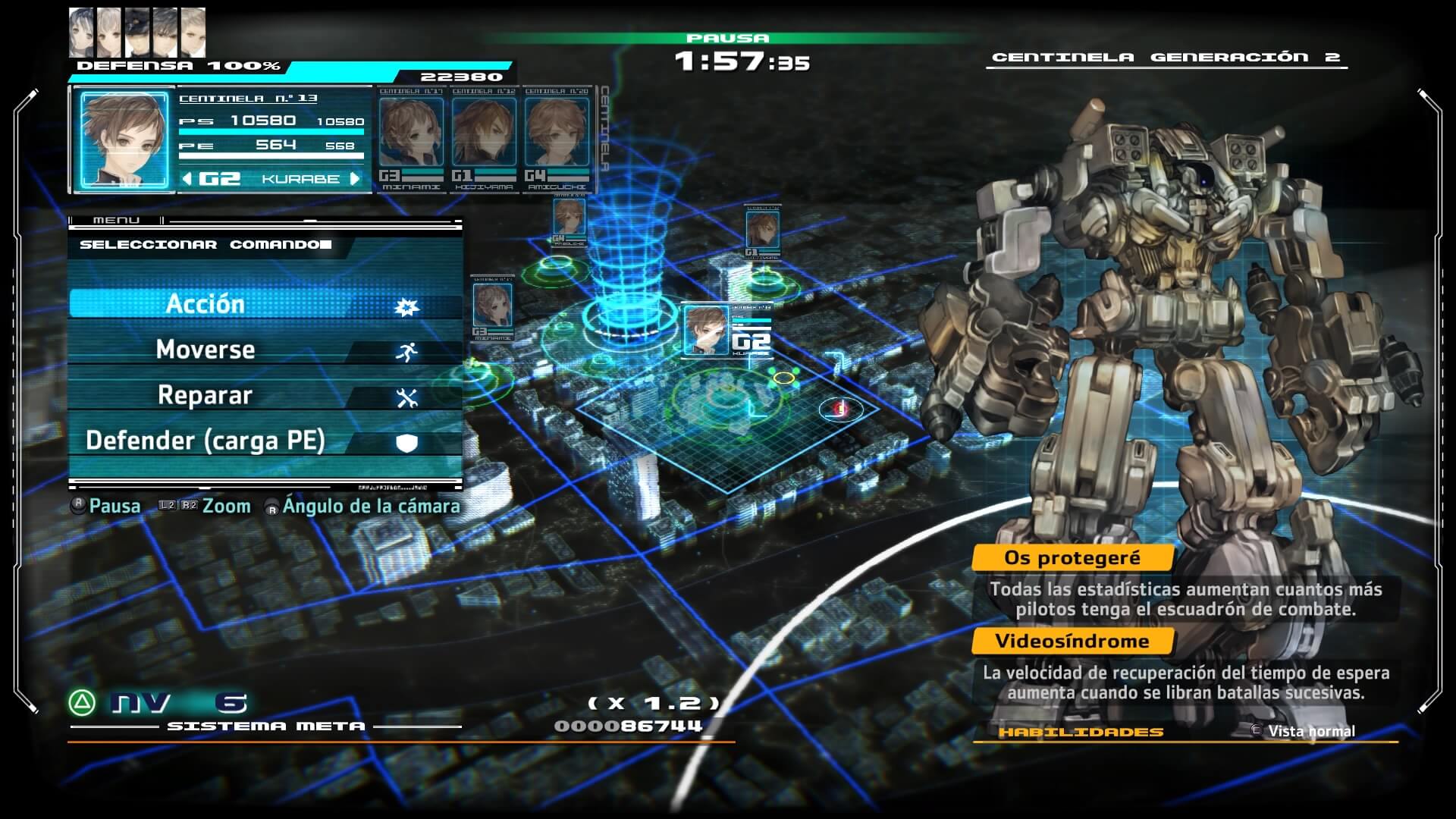Click the left arrow to switch from Kurabe

(190, 179)
